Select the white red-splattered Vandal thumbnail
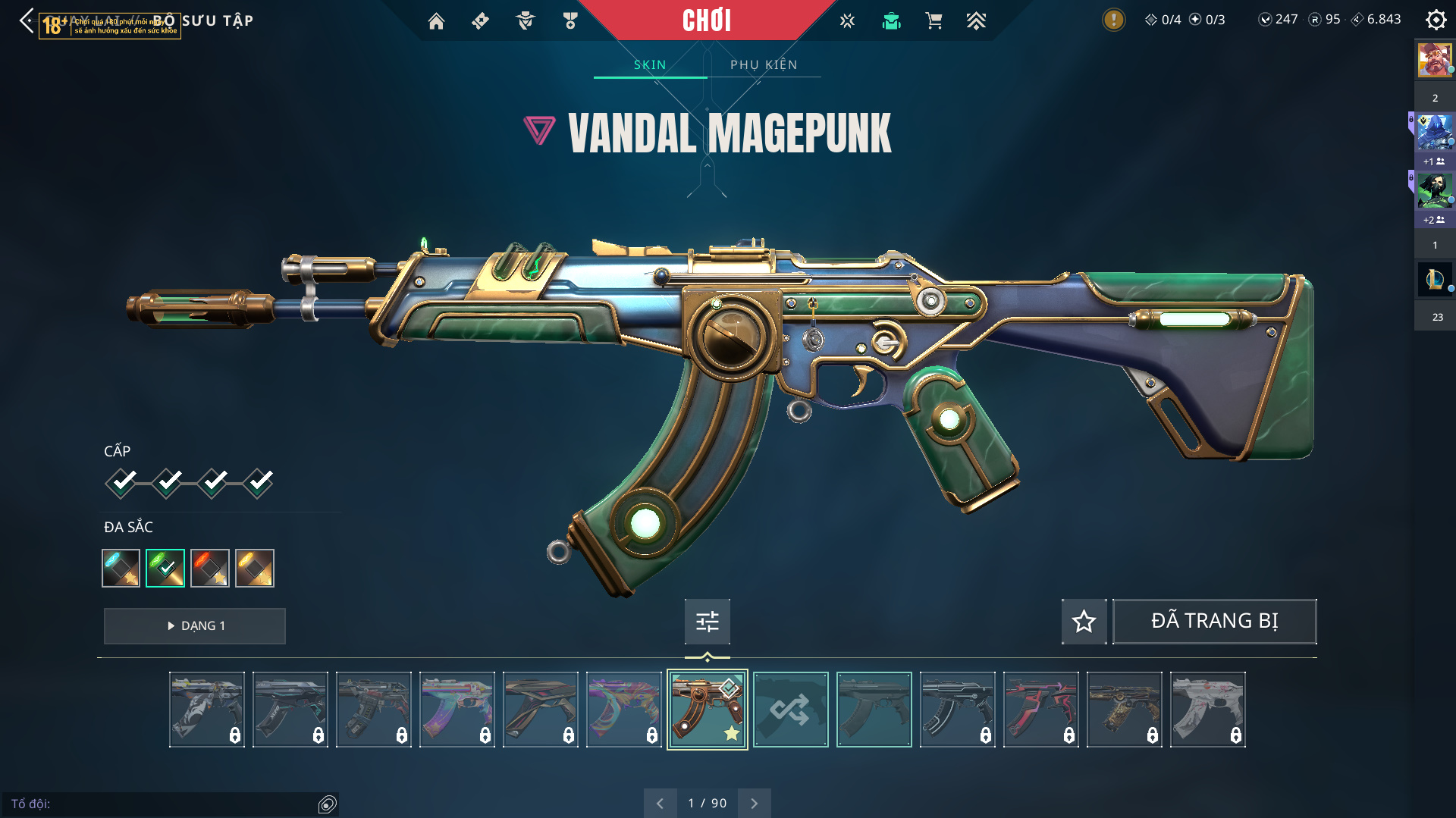The width and height of the screenshot is (1456, 818). 1207,710
